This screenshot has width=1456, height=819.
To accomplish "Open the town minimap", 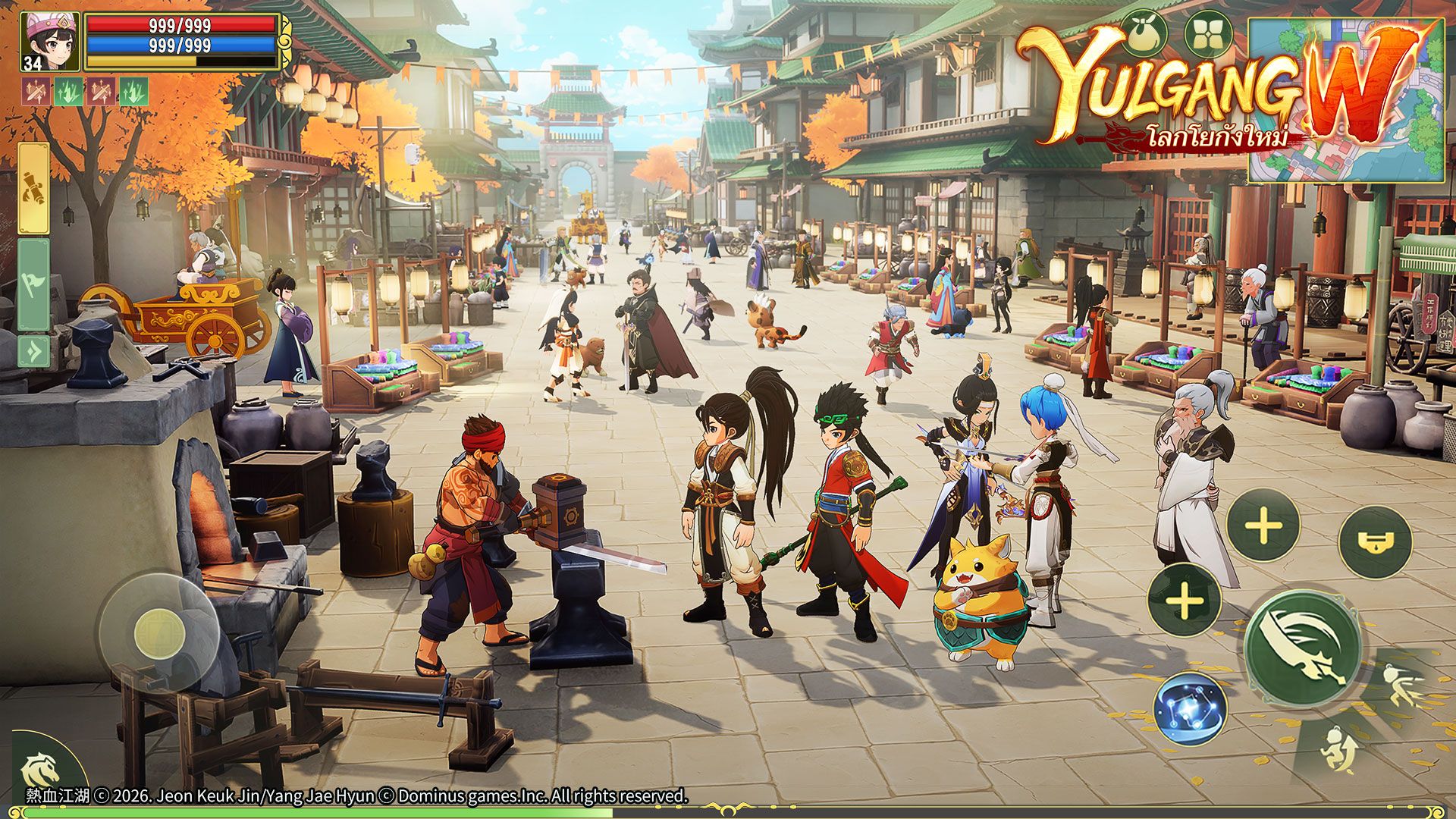I will [x=1346, y=101].
